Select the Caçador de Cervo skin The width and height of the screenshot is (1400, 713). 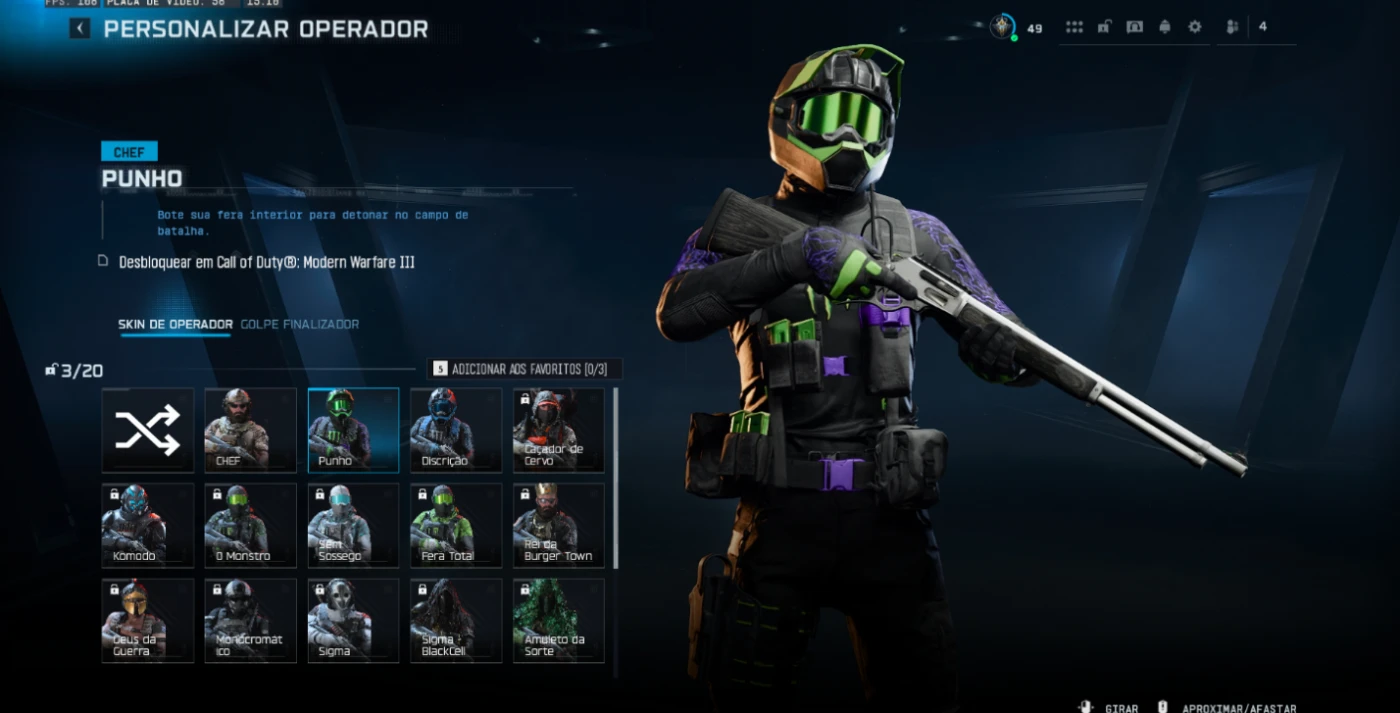coord(559,430)
